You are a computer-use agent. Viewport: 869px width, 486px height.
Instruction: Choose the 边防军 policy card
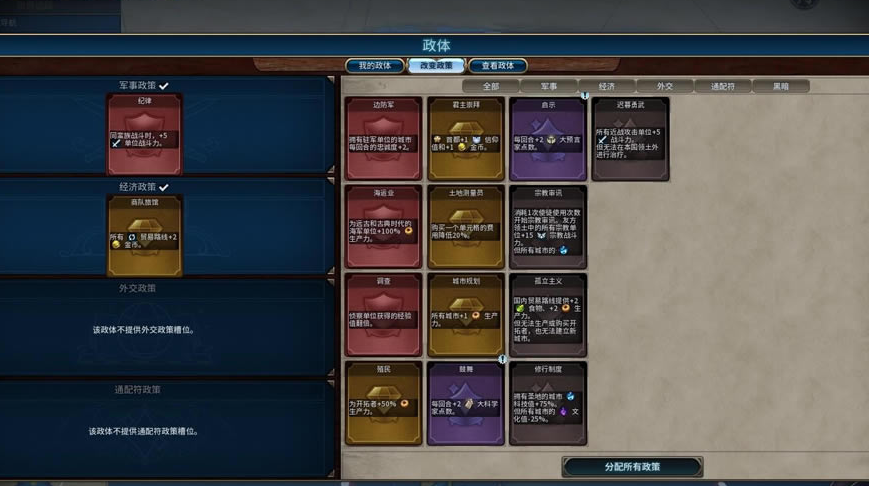pyautogui.click(x=383, y=139)
